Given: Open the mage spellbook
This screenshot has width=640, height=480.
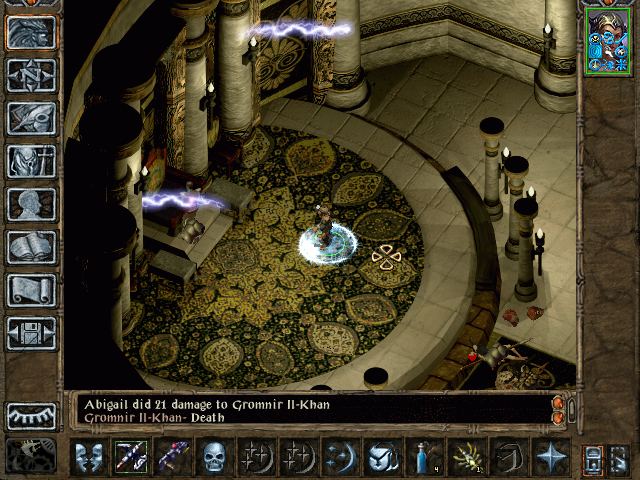Looking at the screenshot, I should tap(32, 247).
